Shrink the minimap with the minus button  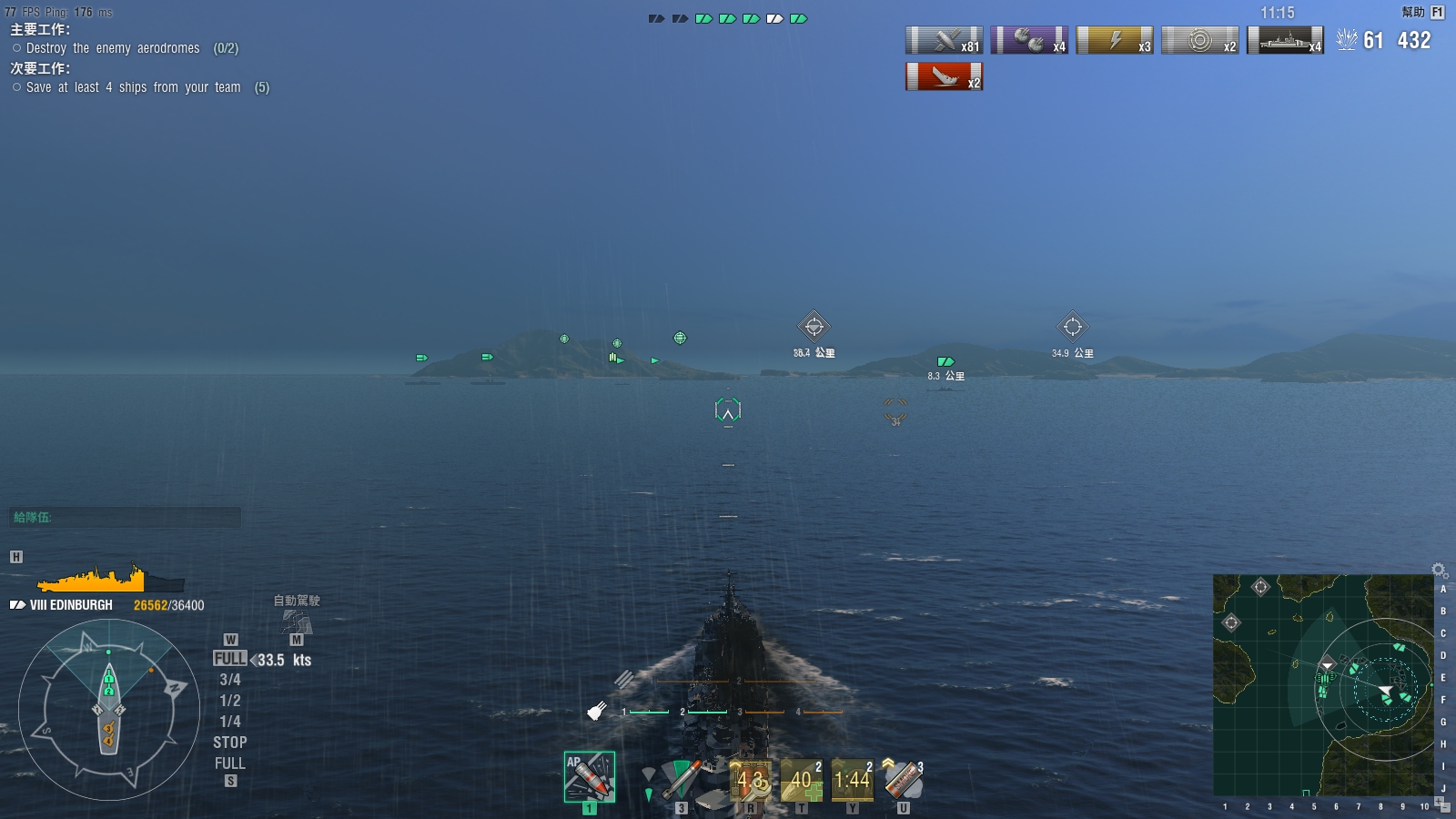coord(1444,808)
